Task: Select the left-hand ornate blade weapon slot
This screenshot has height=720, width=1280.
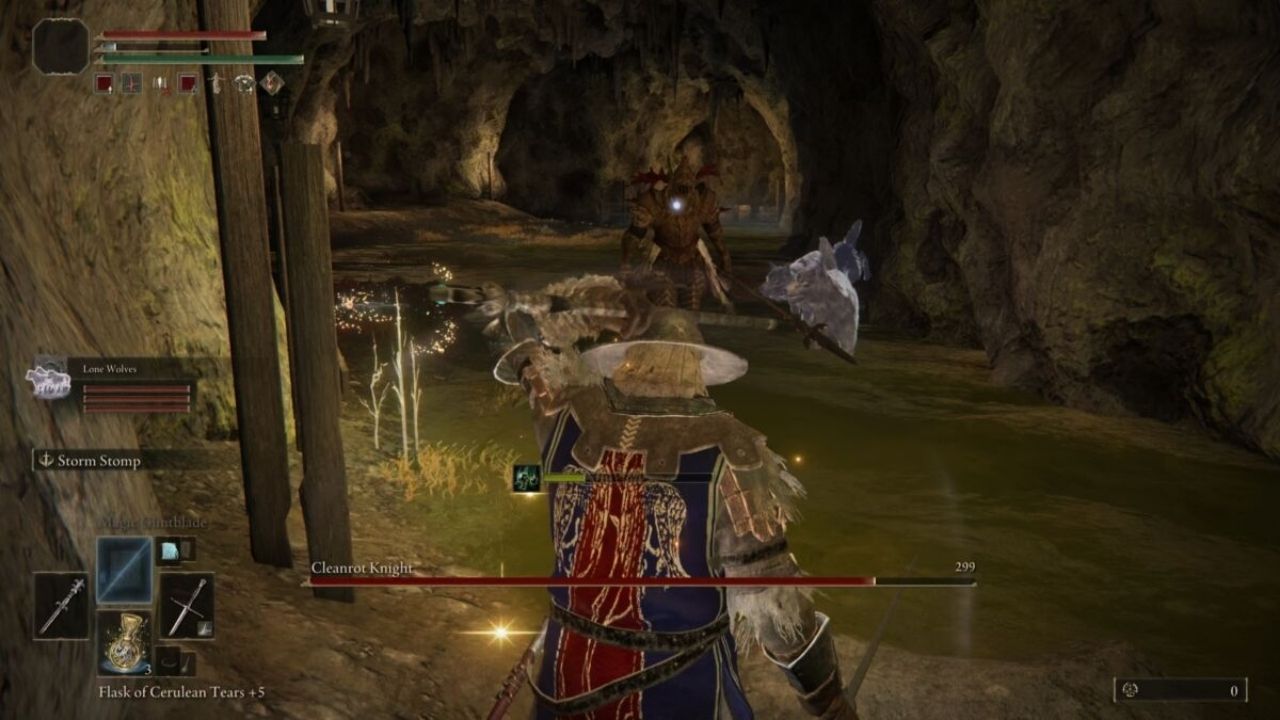Action: point(62,605)
